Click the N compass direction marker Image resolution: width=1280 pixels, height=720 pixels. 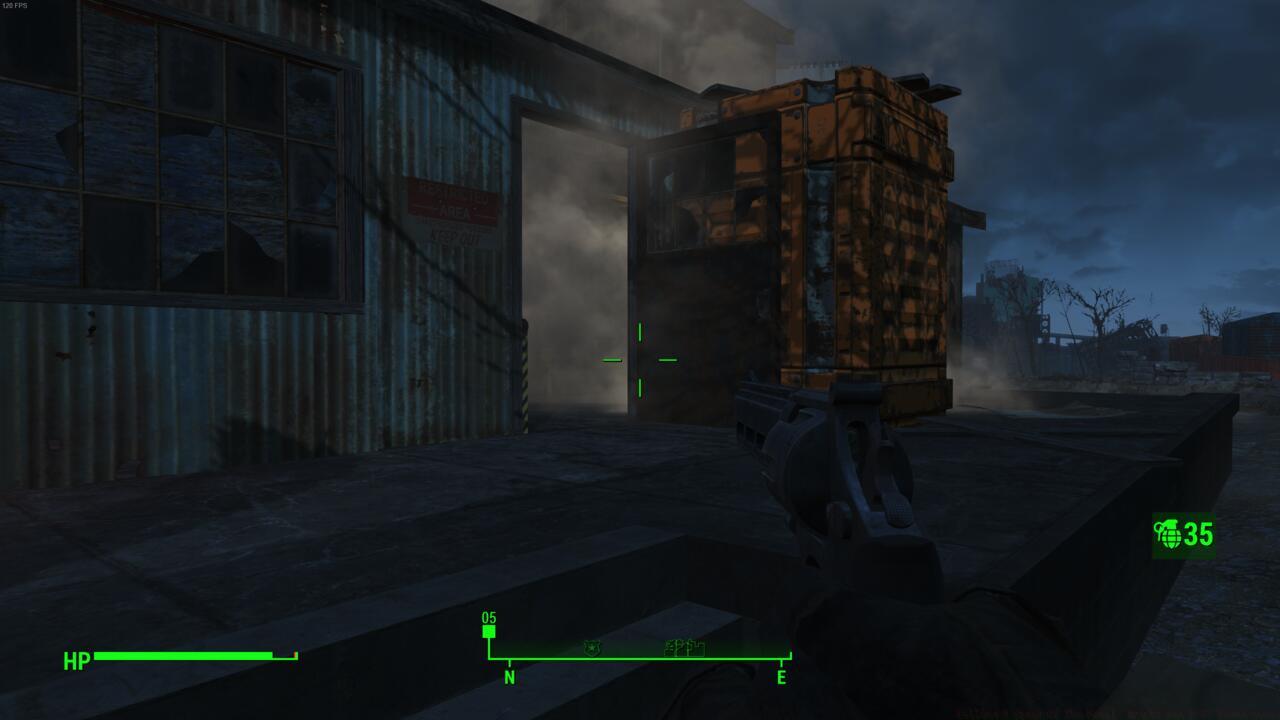click(x=510, y=679)
